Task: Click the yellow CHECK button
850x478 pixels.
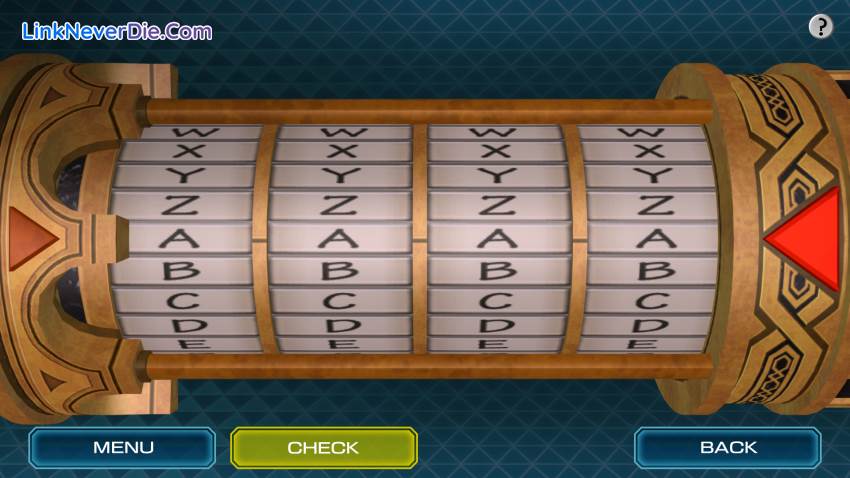Action: click(323, 447)
